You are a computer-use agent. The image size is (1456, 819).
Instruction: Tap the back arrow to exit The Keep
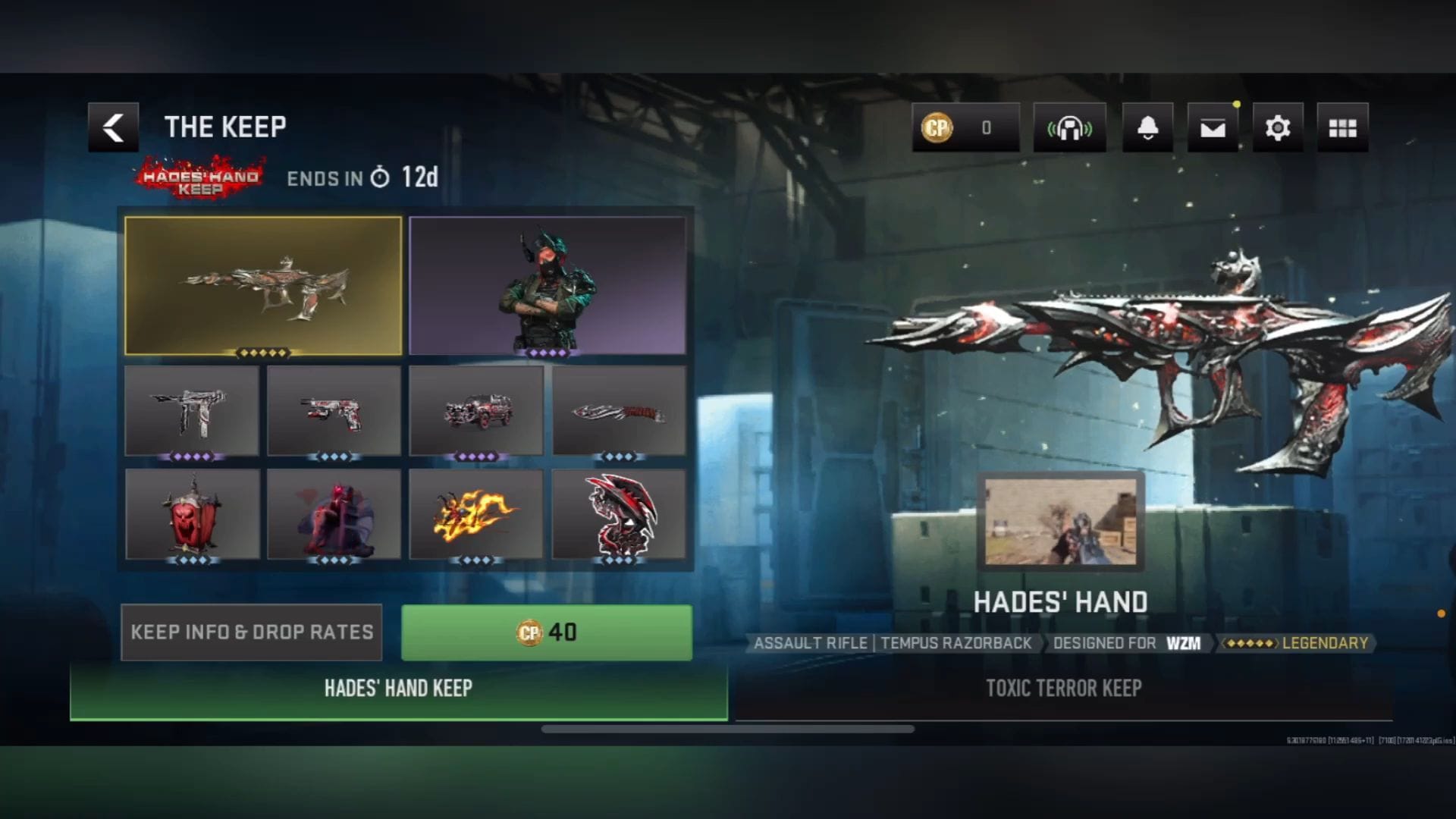click(112, 127)
